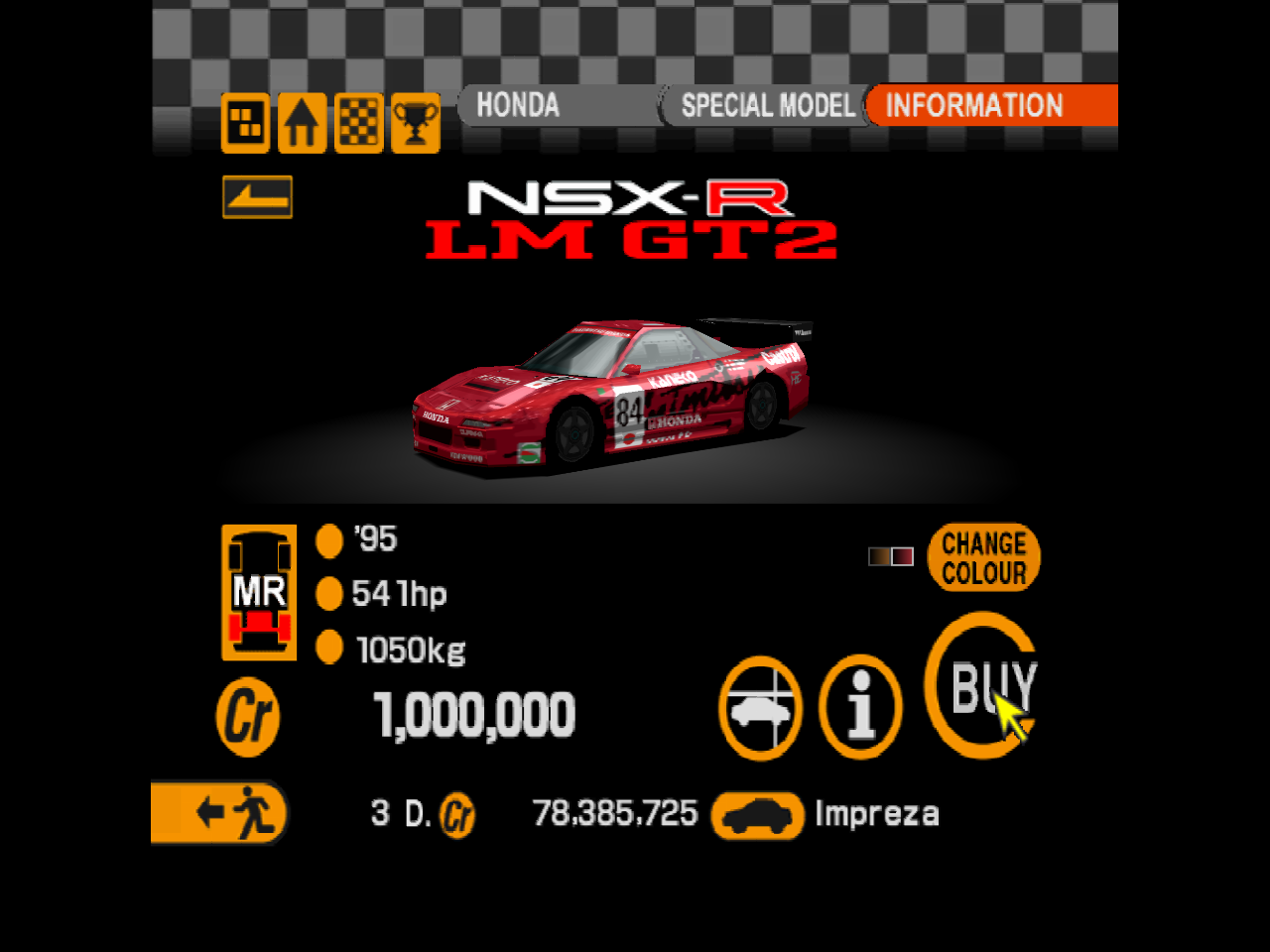
Task: Select the Impreza car icon at the bottom
Action: tap(758, 815)
